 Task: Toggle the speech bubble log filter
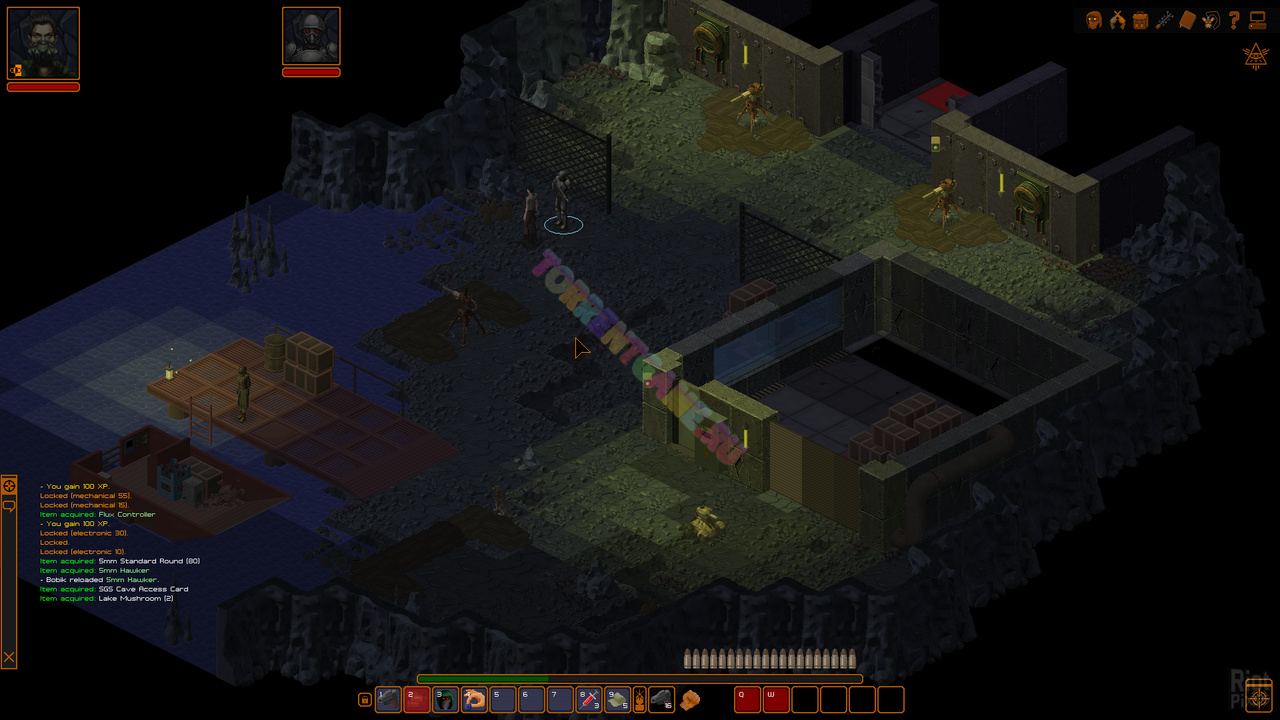[x=9, y=506]
